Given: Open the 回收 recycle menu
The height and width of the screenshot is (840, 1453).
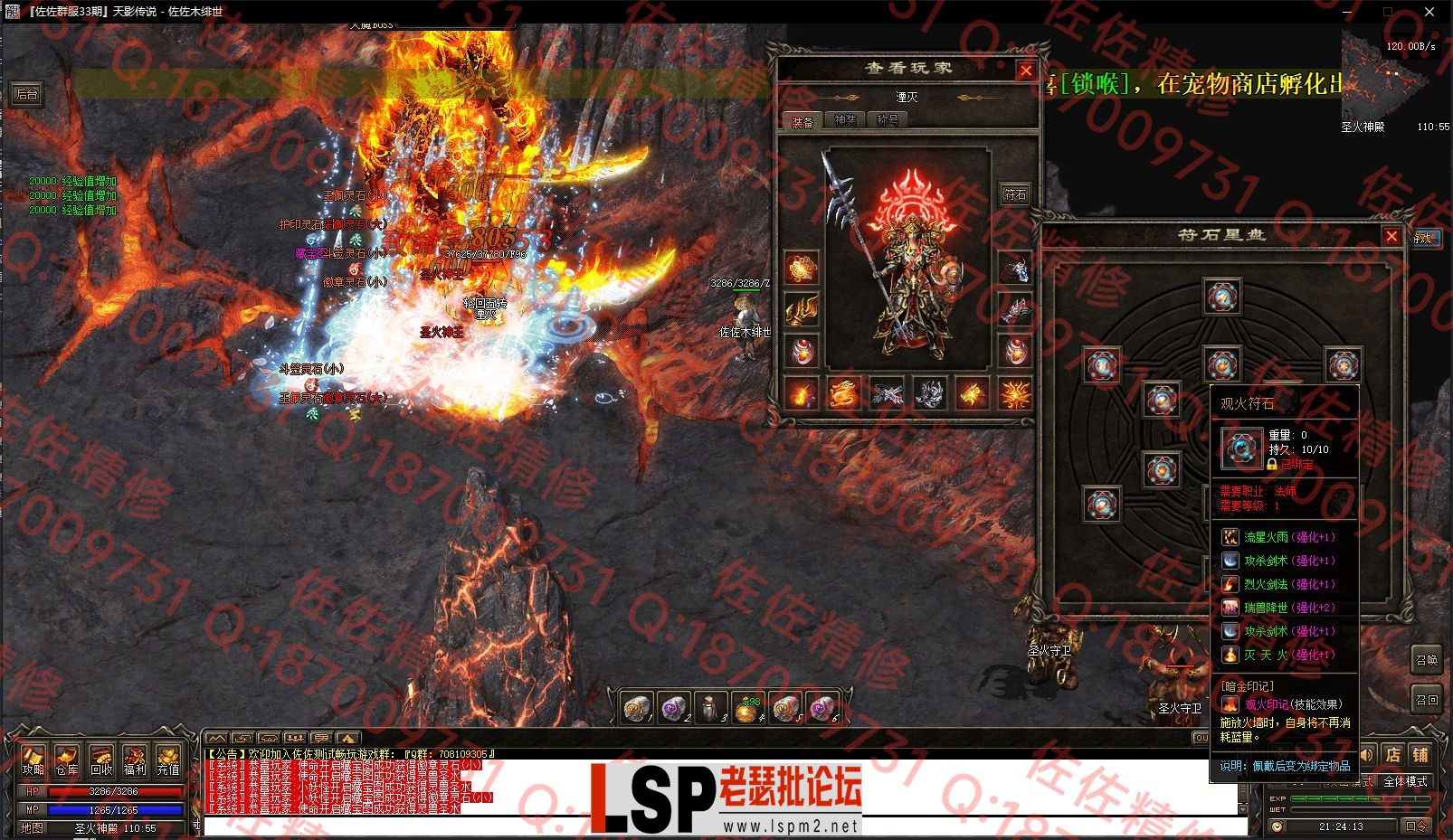Looking at the screenshot, I should click(x=101, y=760).
